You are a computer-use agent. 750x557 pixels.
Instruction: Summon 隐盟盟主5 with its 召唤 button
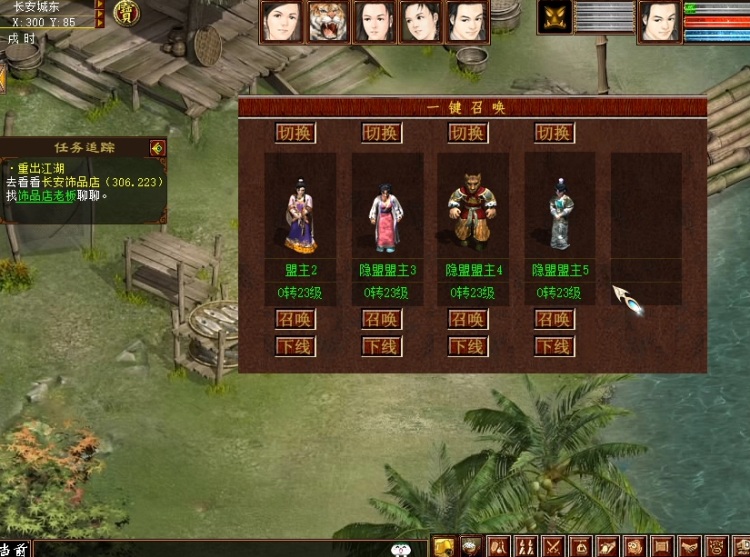point(554,320)
